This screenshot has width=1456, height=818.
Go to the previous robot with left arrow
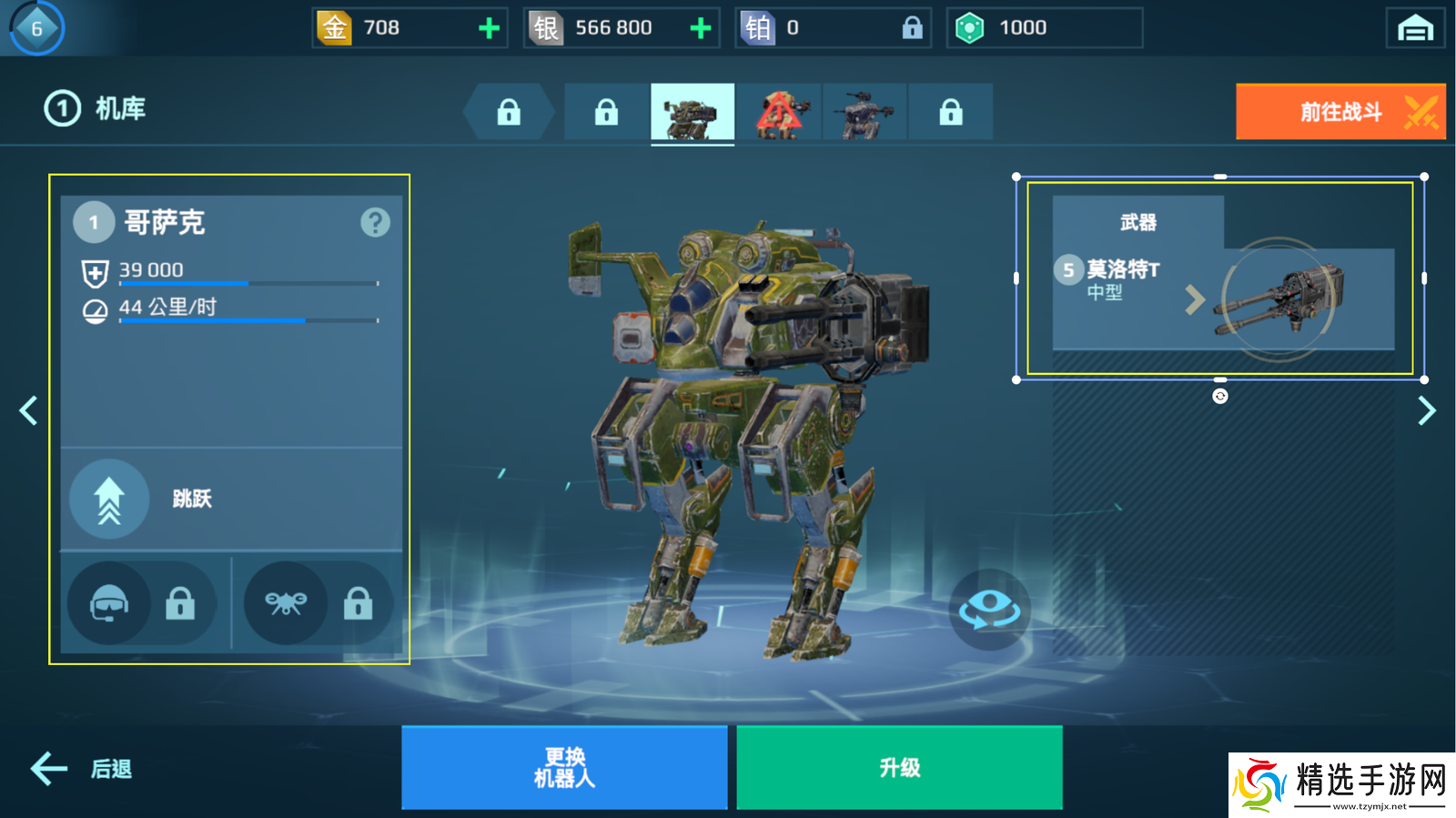[x=28, y=410]
